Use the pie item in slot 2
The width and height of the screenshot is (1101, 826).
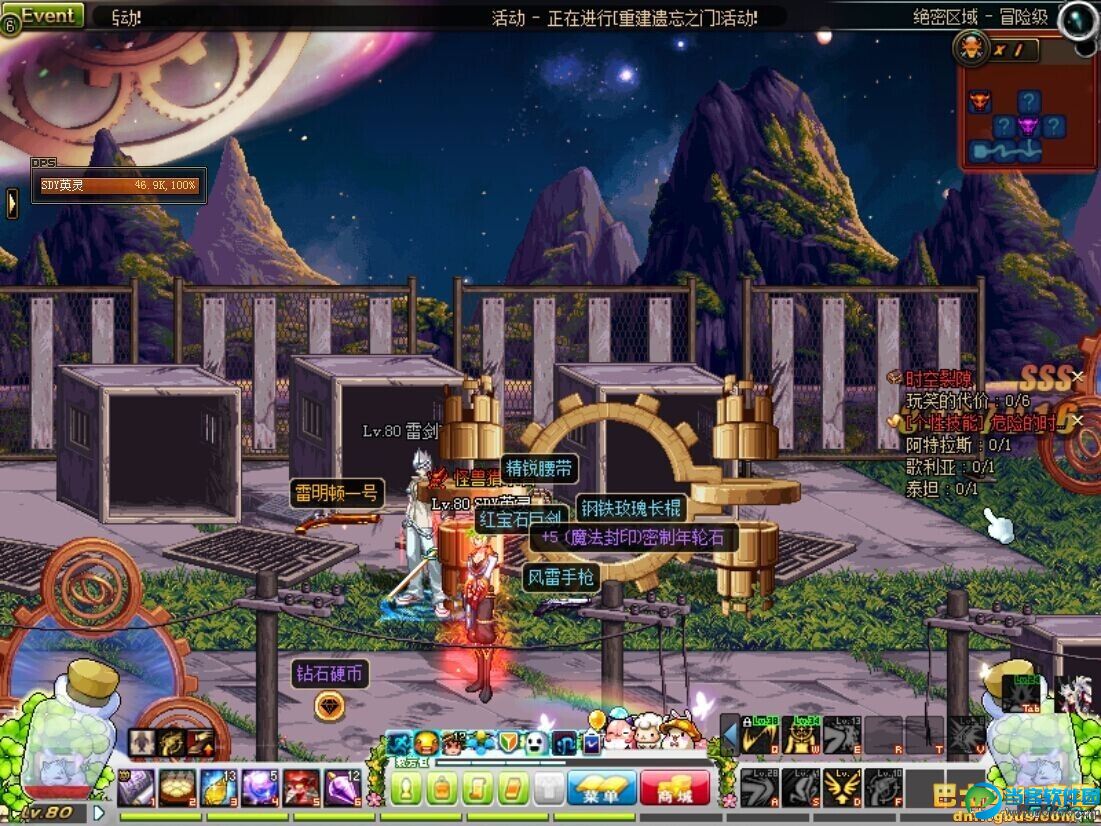click(177, 788)
